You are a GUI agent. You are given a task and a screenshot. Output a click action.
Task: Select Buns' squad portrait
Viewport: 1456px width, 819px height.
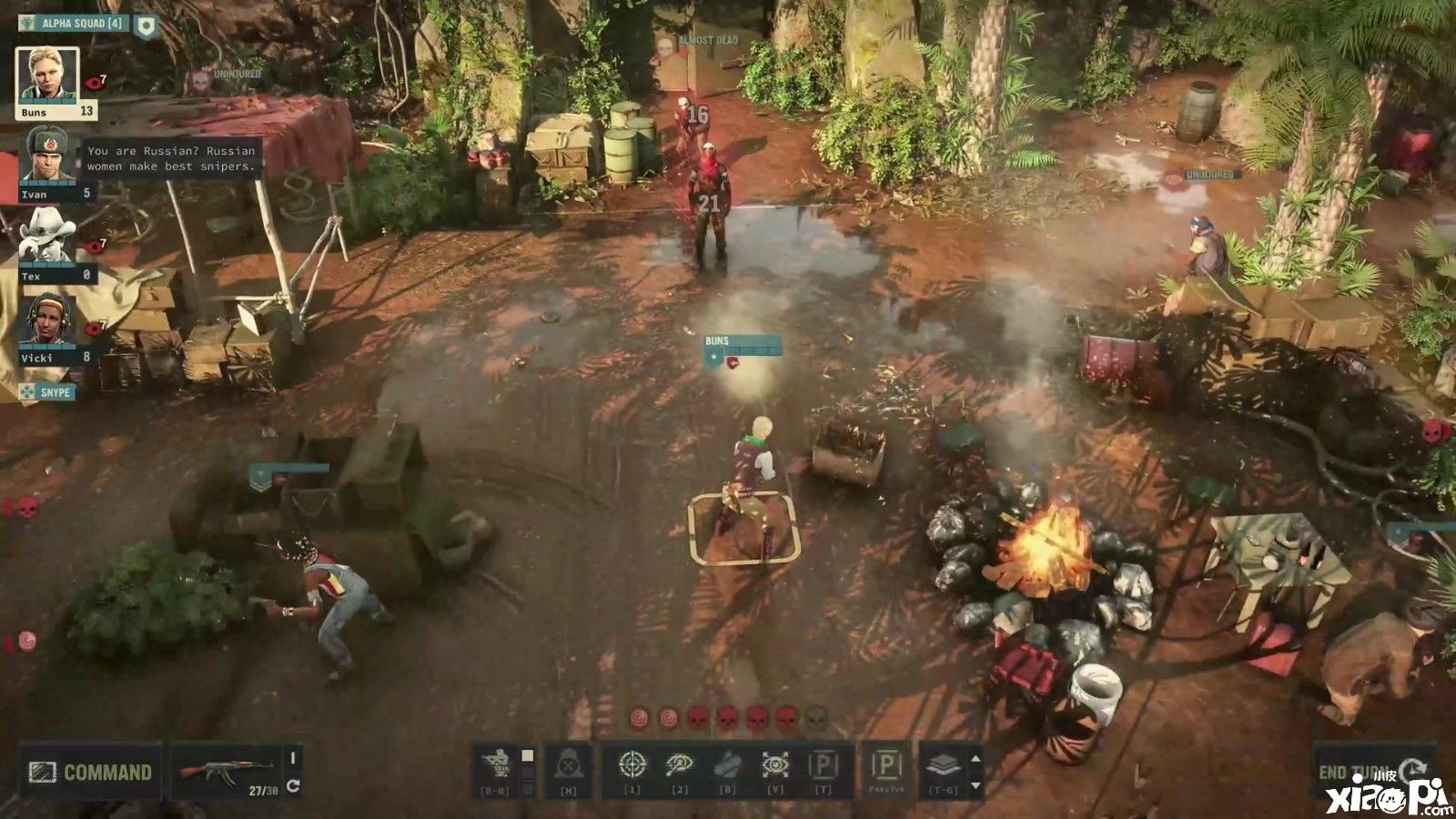[47, 76]
